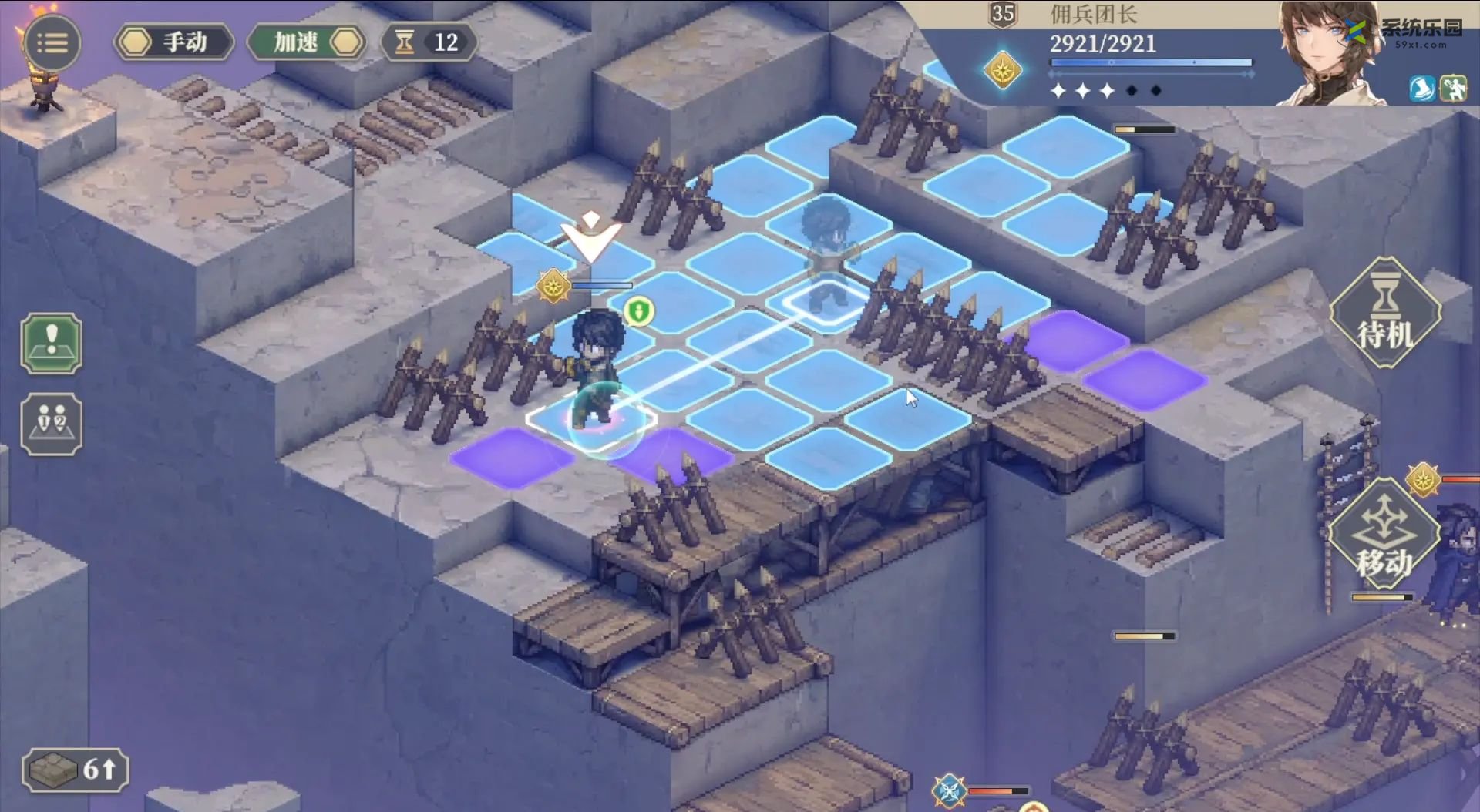Choose the 待机 standby action
The height and width of the screenshot is (812, 1480).
1385,313
